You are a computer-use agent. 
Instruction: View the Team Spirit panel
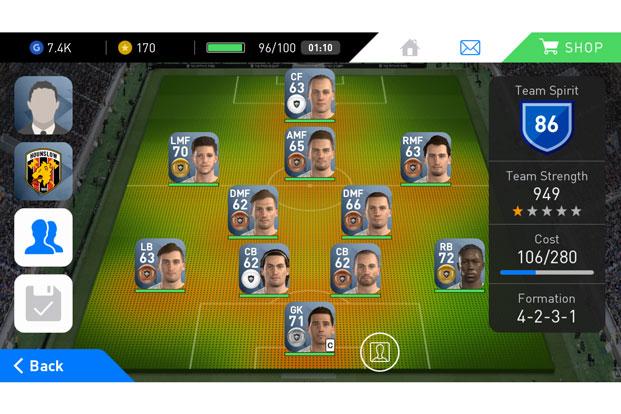pyautogui.click(x=547, y=115)
